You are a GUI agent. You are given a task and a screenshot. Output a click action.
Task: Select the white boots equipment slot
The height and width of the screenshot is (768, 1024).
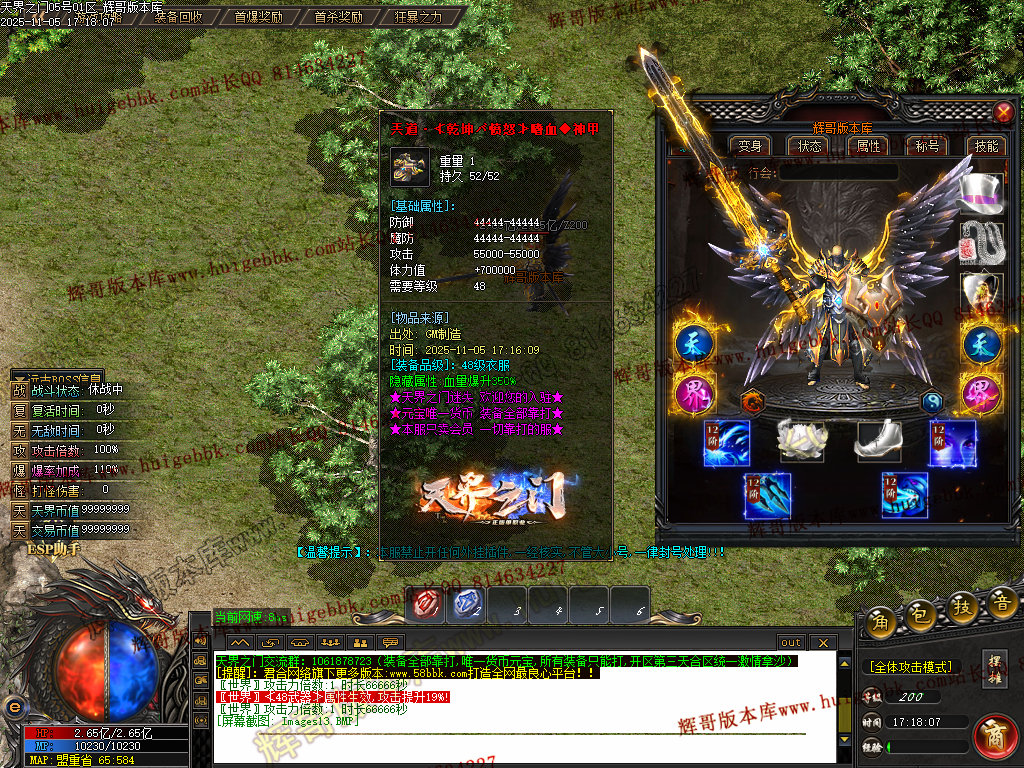(x=877, y=442)
